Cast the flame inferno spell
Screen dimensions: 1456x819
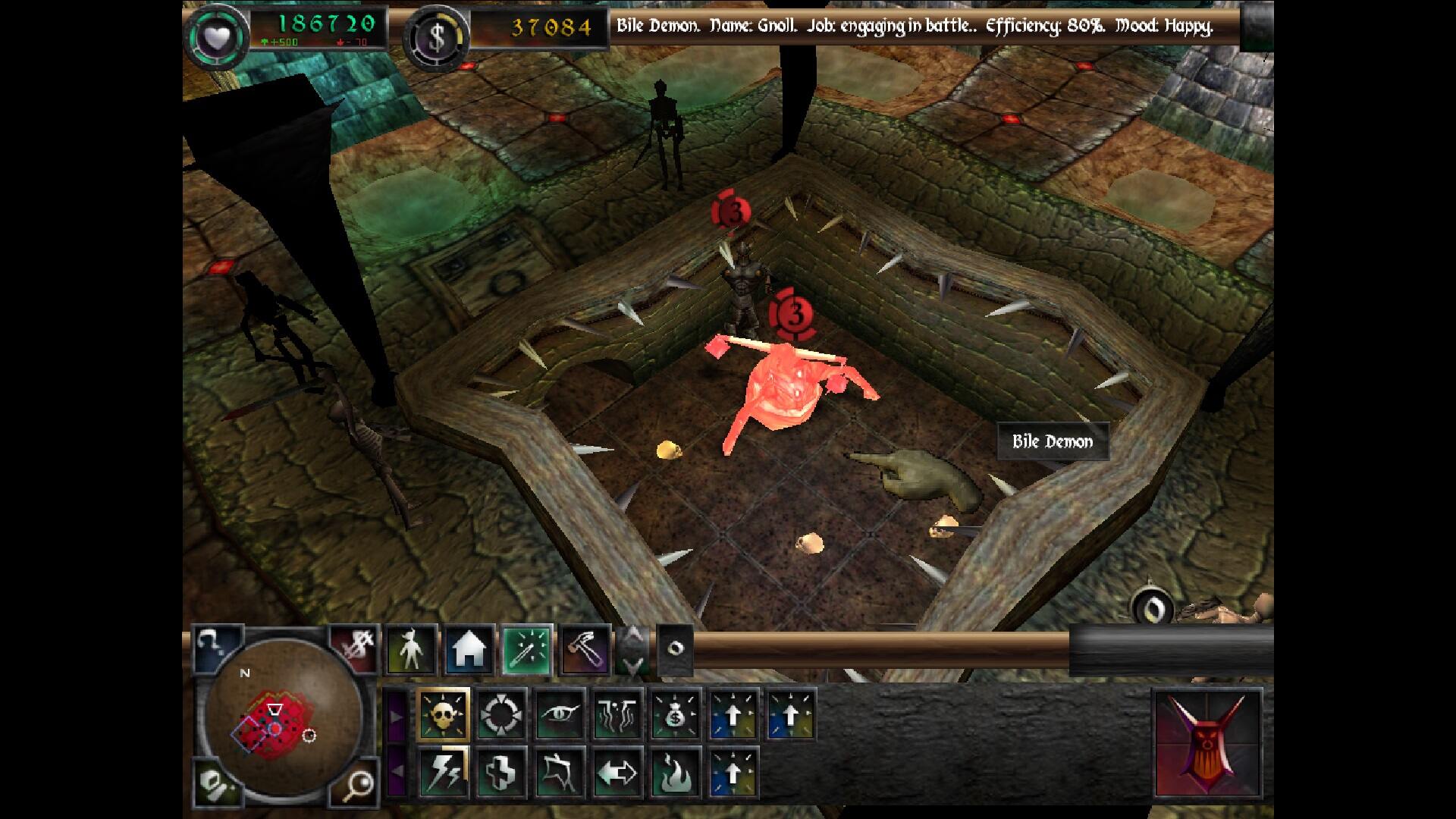click(x=675, y=773)
